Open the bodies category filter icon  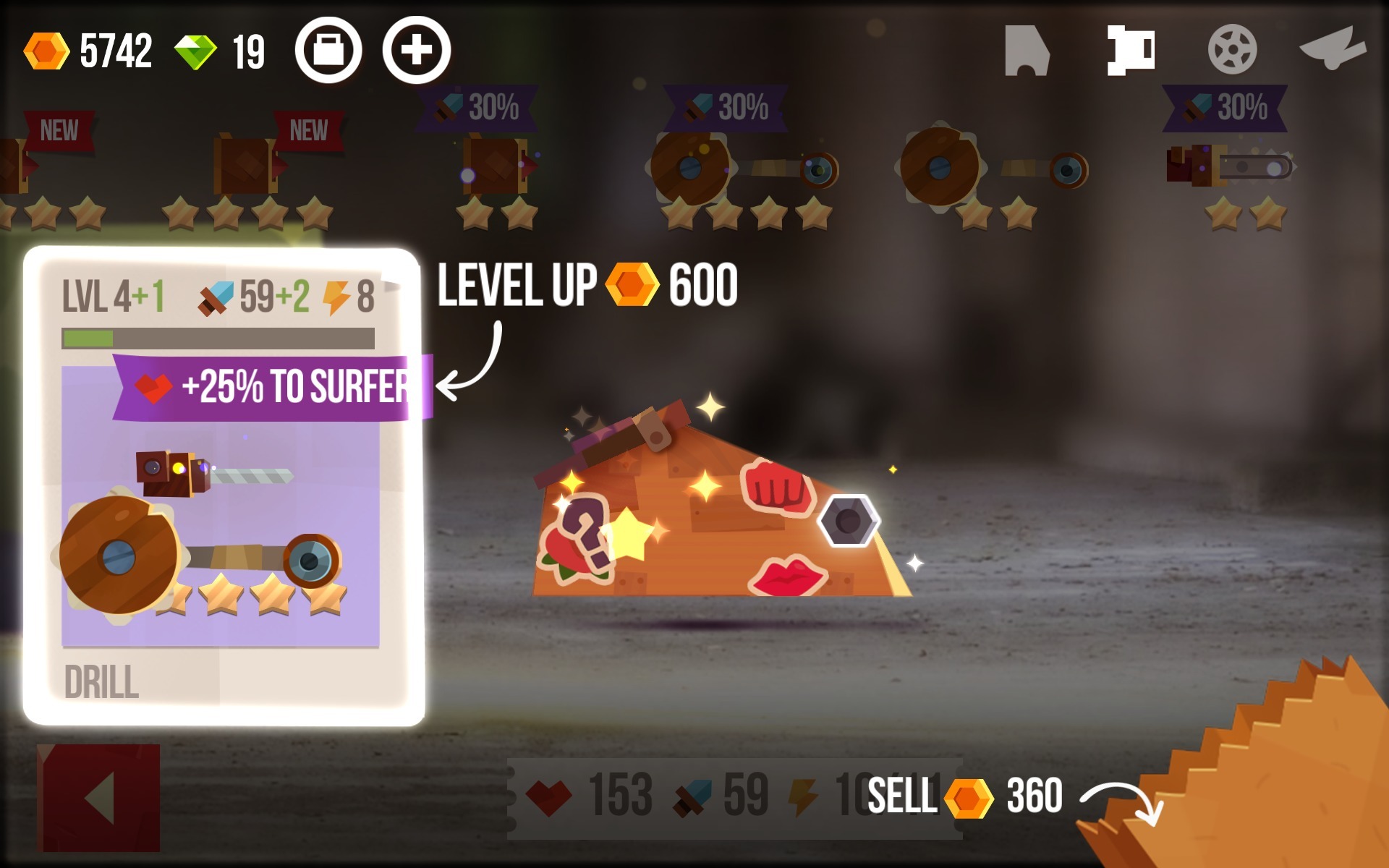(1027, 51)
